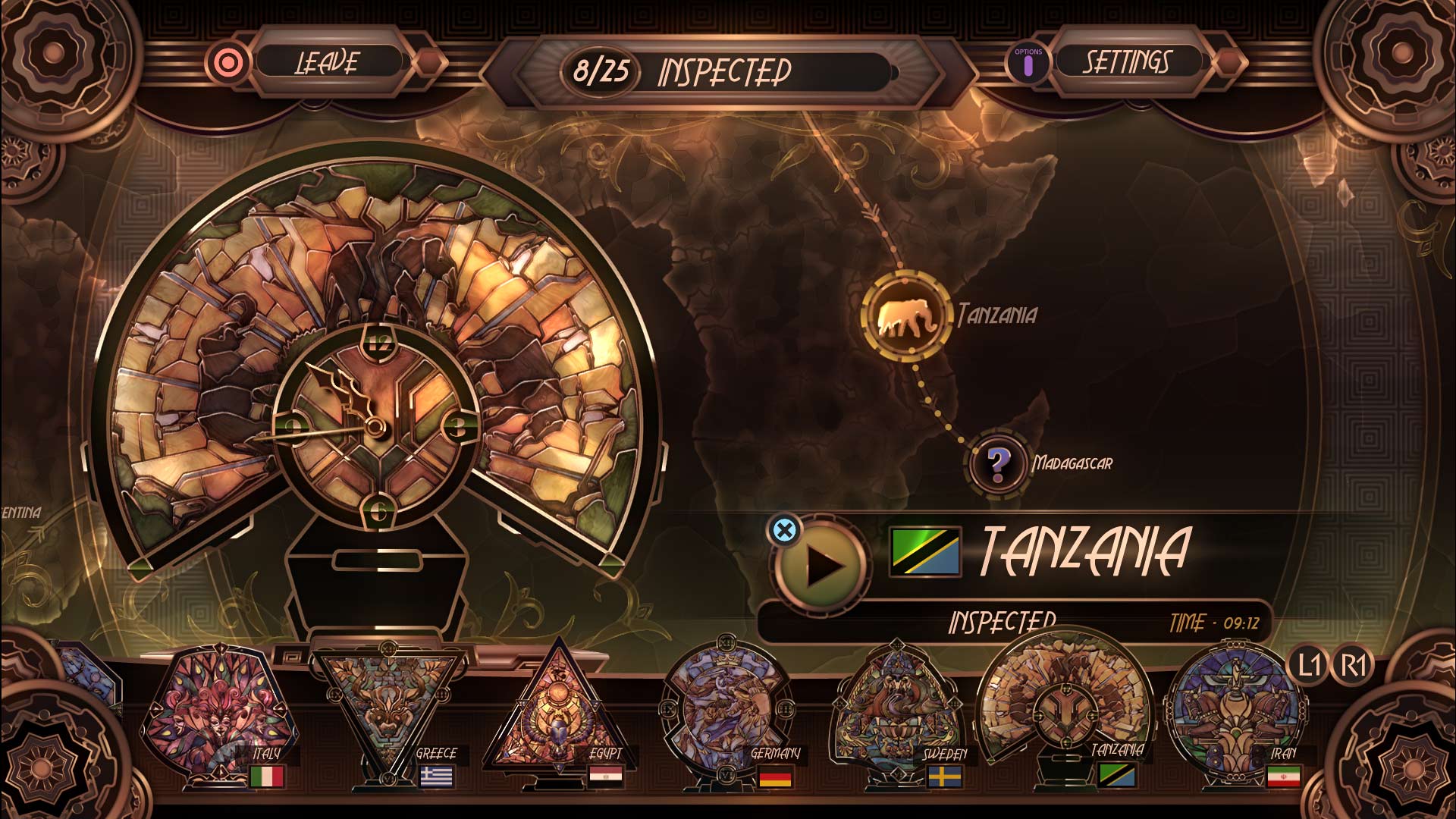1456x819 pixels.
Task: Toggle the X deselect icon near the play button
Action: point(785,531)
